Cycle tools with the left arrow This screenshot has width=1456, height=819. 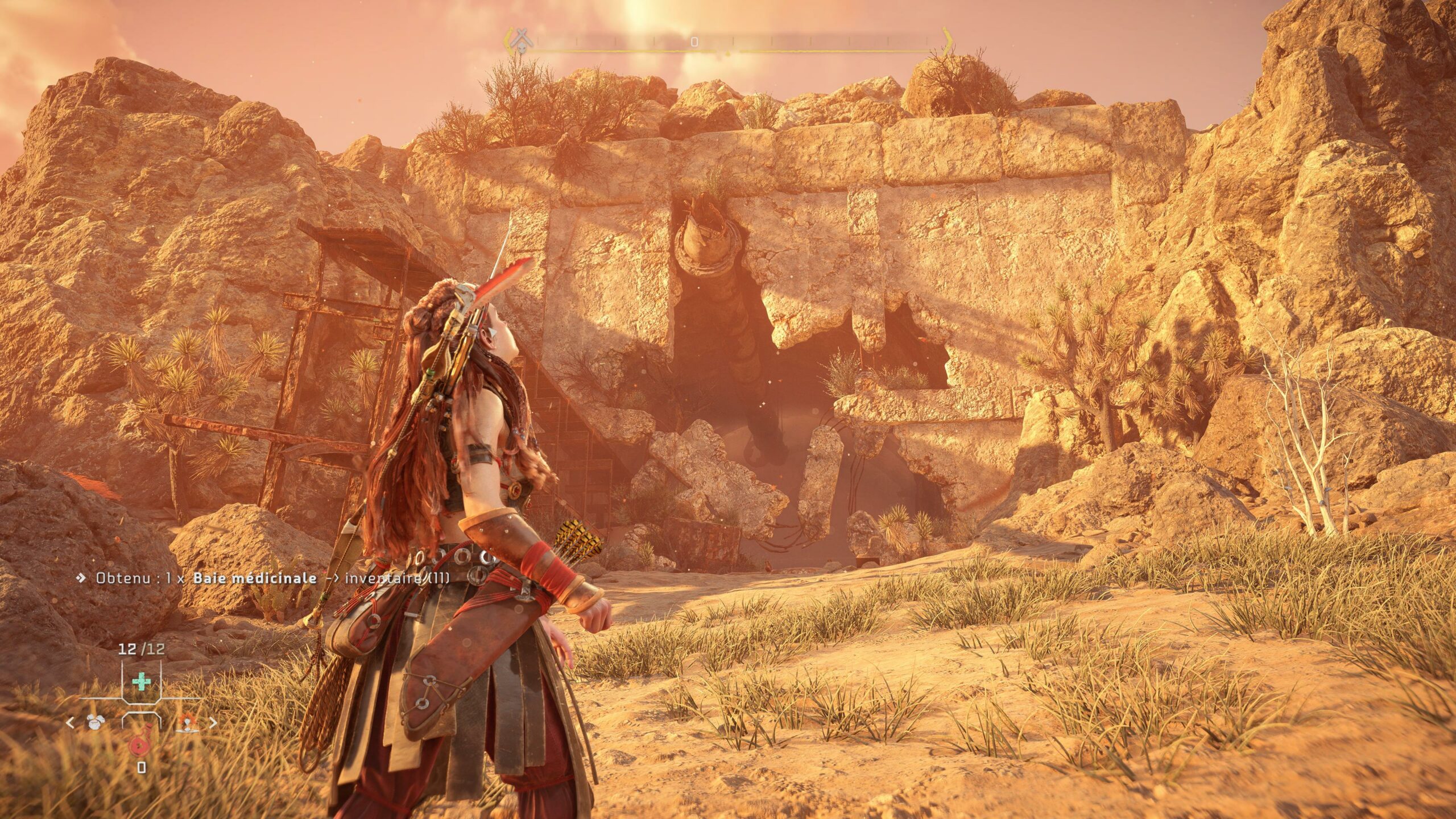click(71, 723)
